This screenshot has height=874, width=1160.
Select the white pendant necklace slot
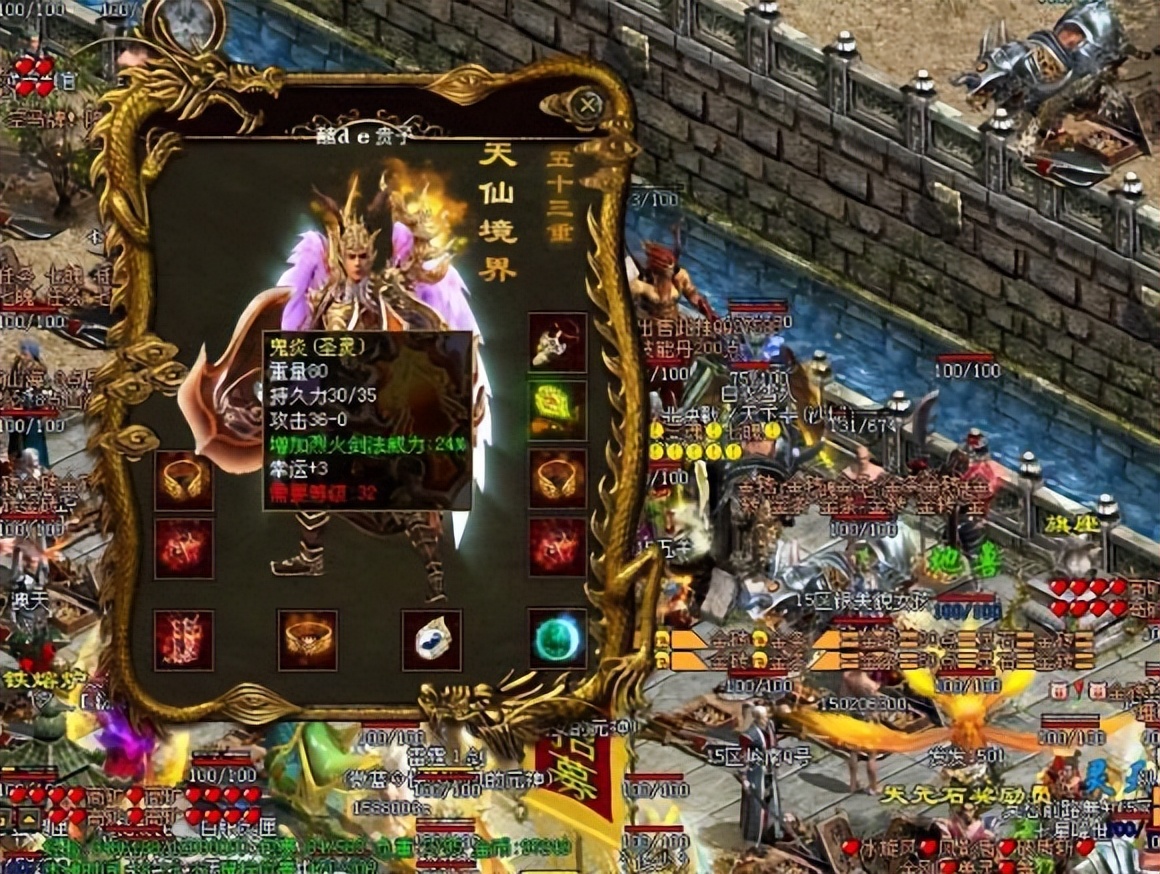point(557,343)
